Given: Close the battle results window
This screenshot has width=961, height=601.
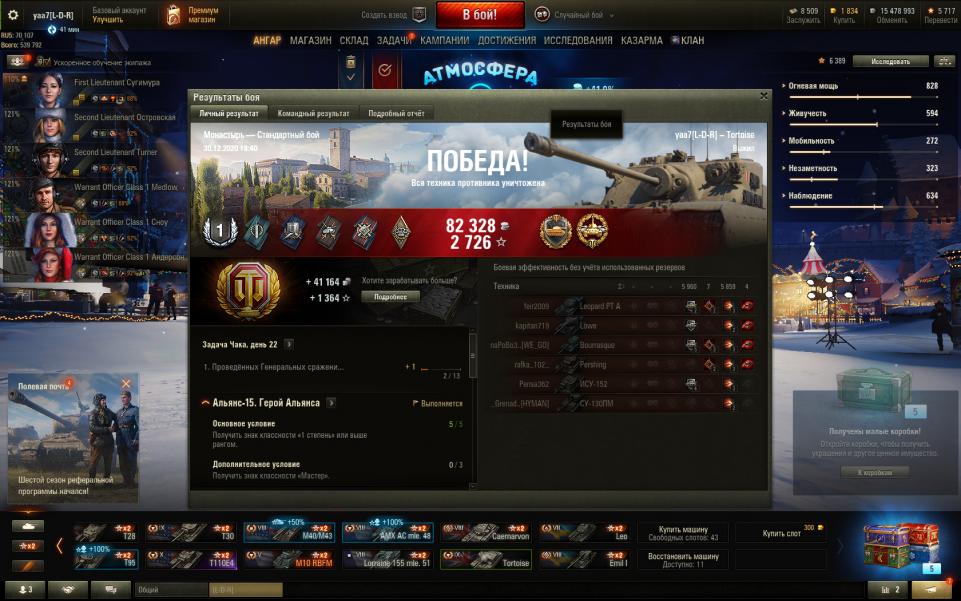Looking at the screenshot, I should 764,96.
